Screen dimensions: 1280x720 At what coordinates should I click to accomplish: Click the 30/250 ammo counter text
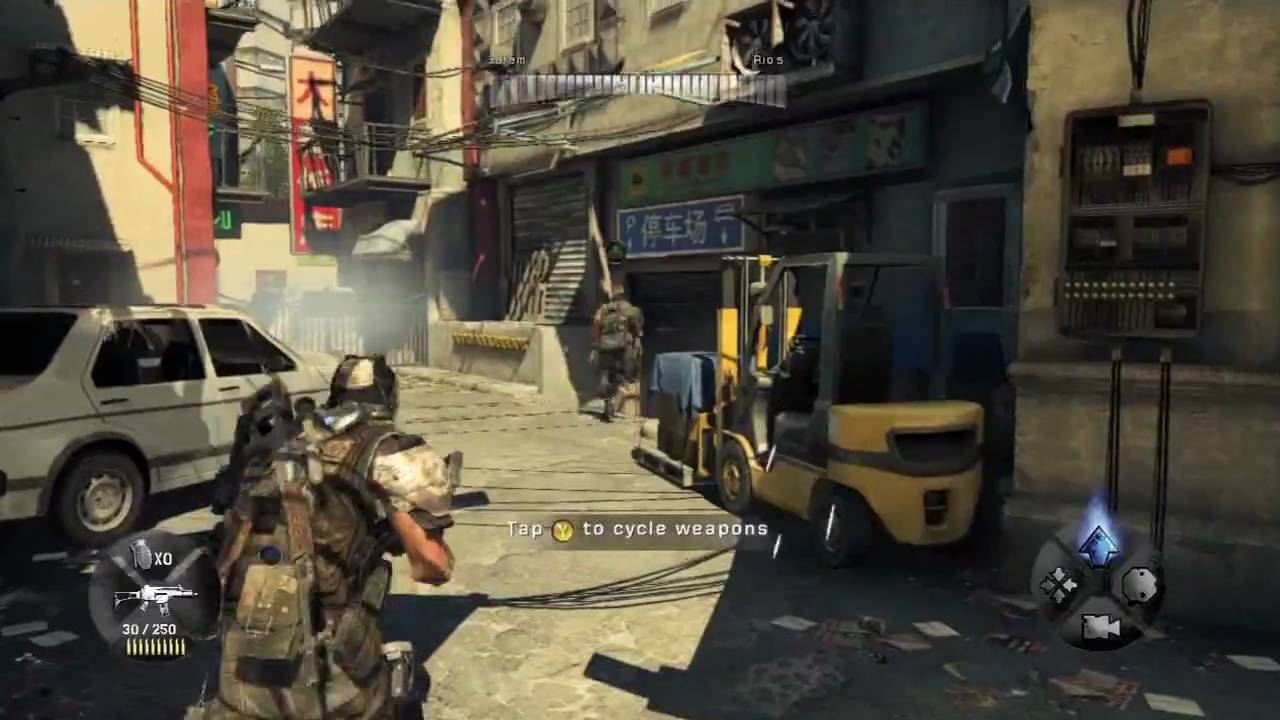click(x=151, y=628)
